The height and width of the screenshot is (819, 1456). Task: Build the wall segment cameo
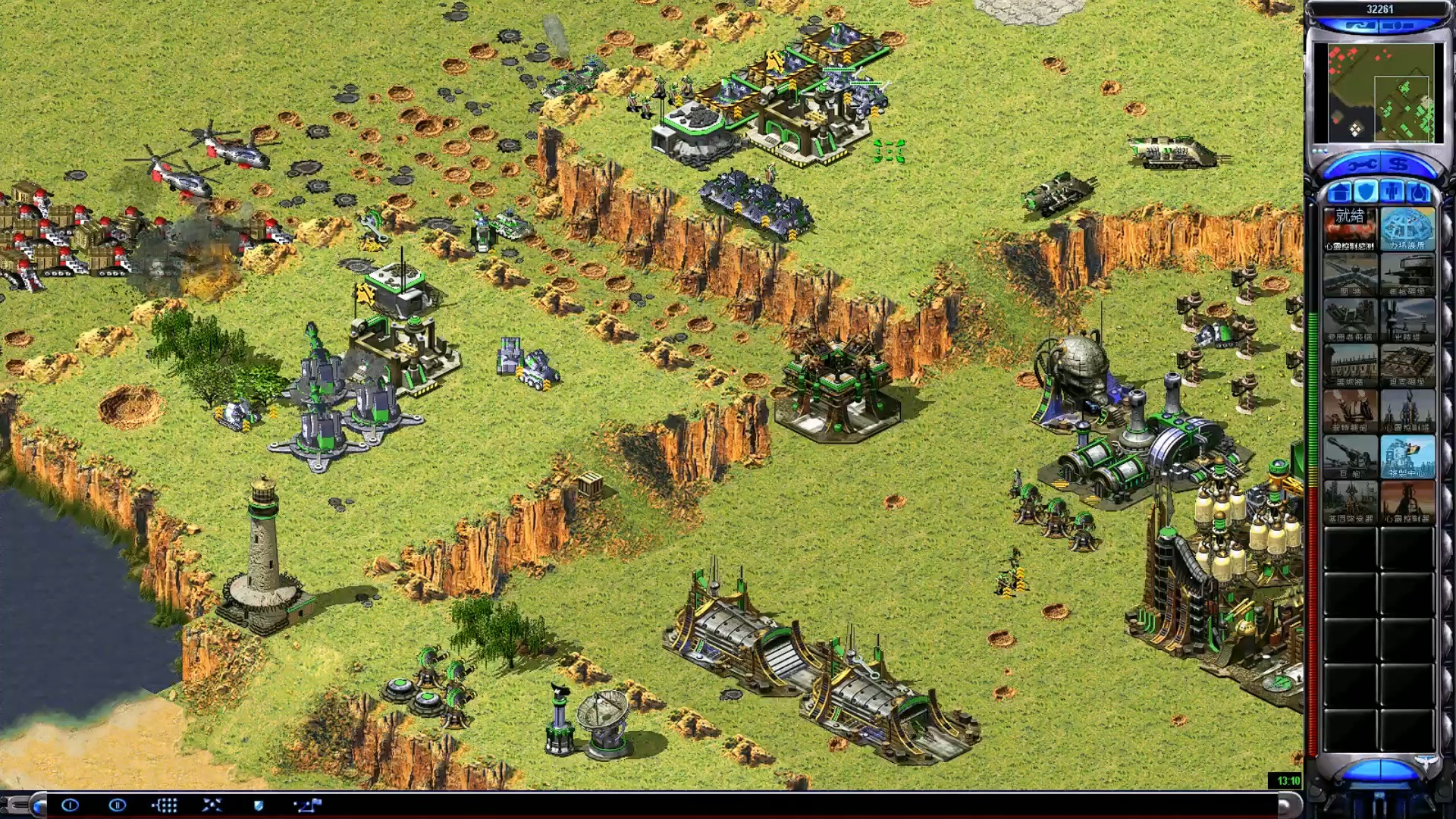point(1350,274)
